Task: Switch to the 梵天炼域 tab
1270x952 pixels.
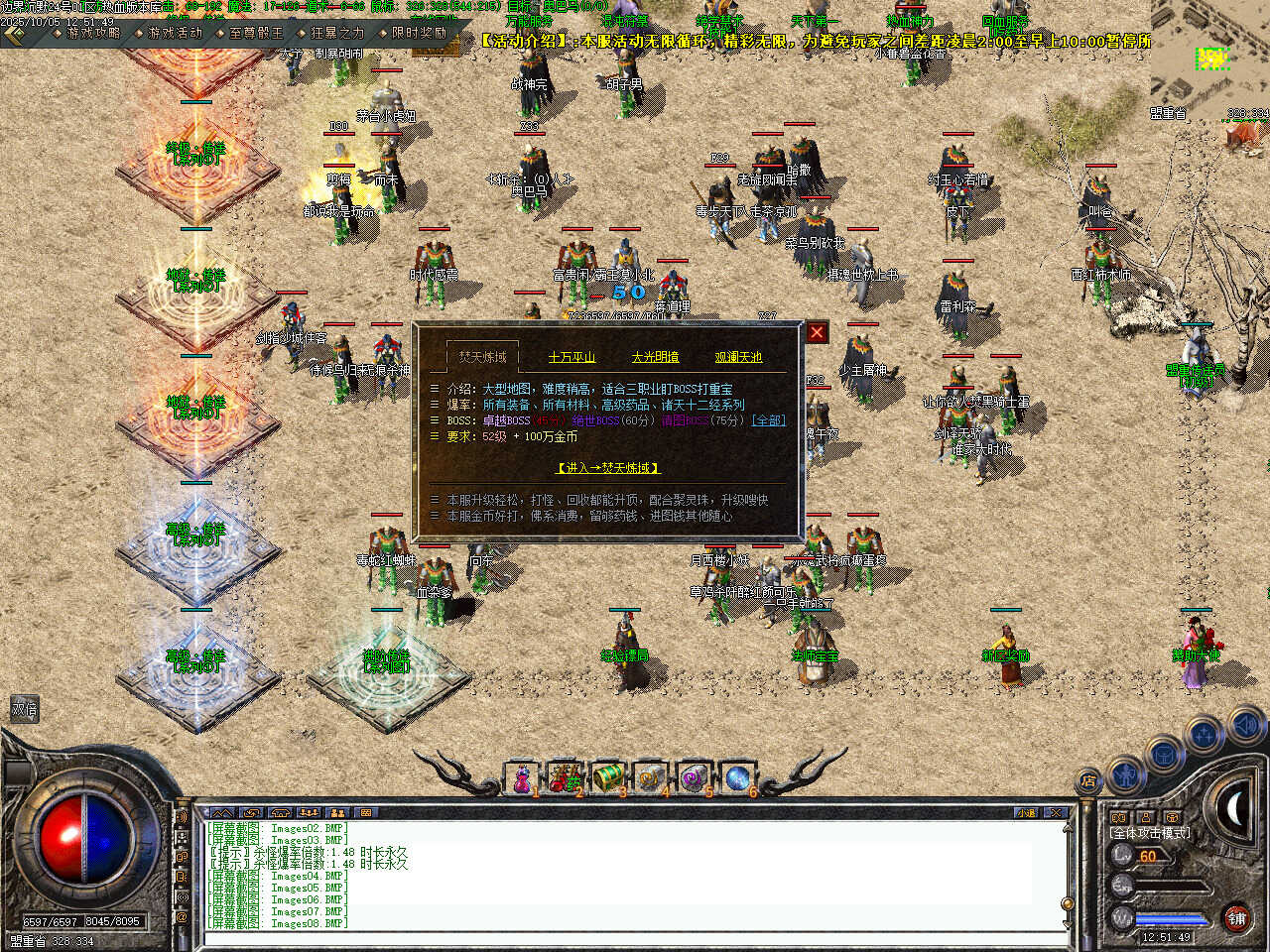Action: (x=482, y=357)
